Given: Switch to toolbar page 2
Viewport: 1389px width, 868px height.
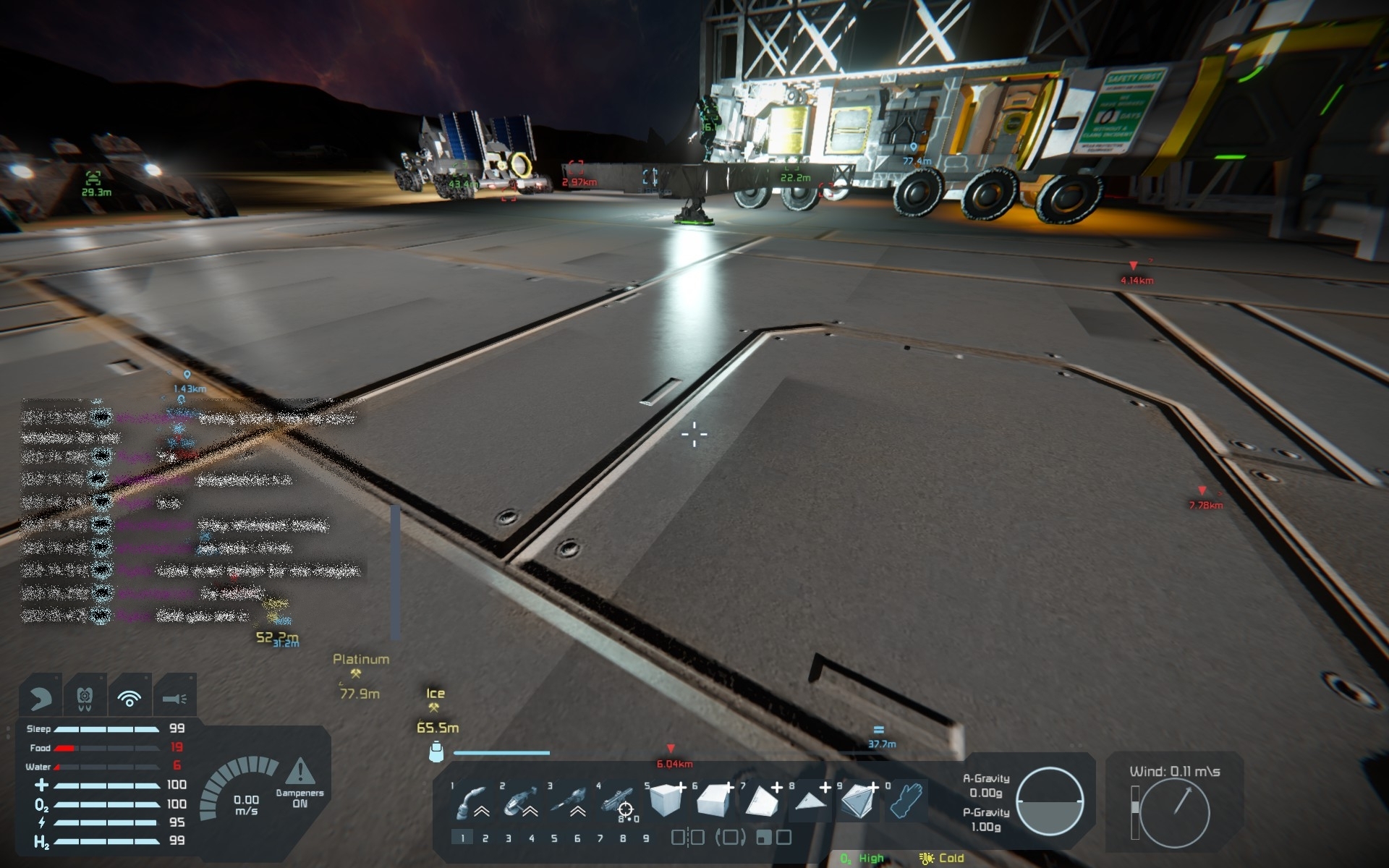Looking at the screenshot, I should click(x=485, y=838).
